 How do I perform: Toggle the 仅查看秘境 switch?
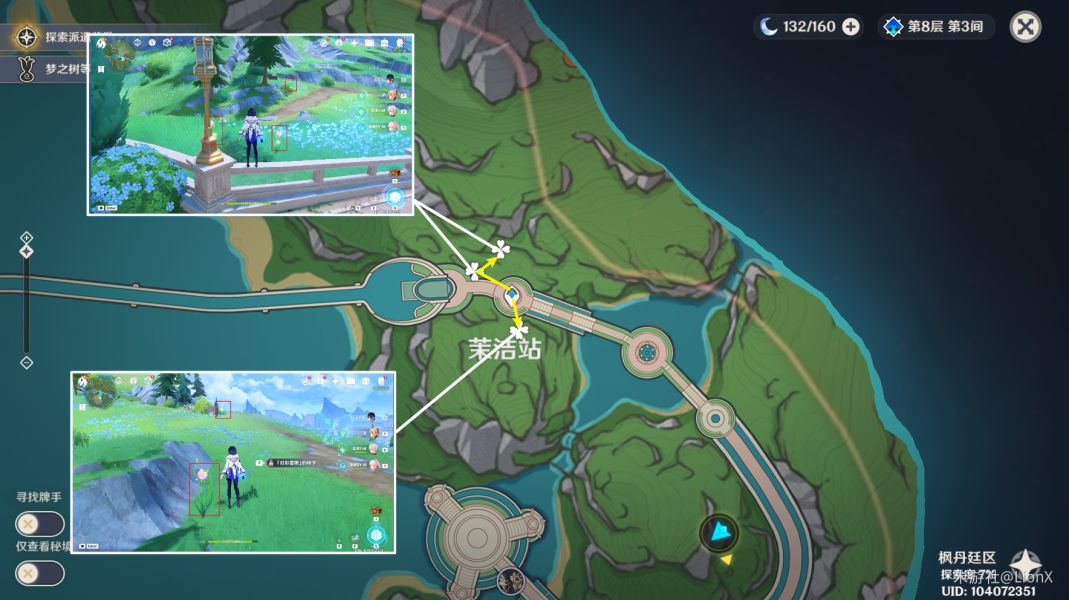40,573
